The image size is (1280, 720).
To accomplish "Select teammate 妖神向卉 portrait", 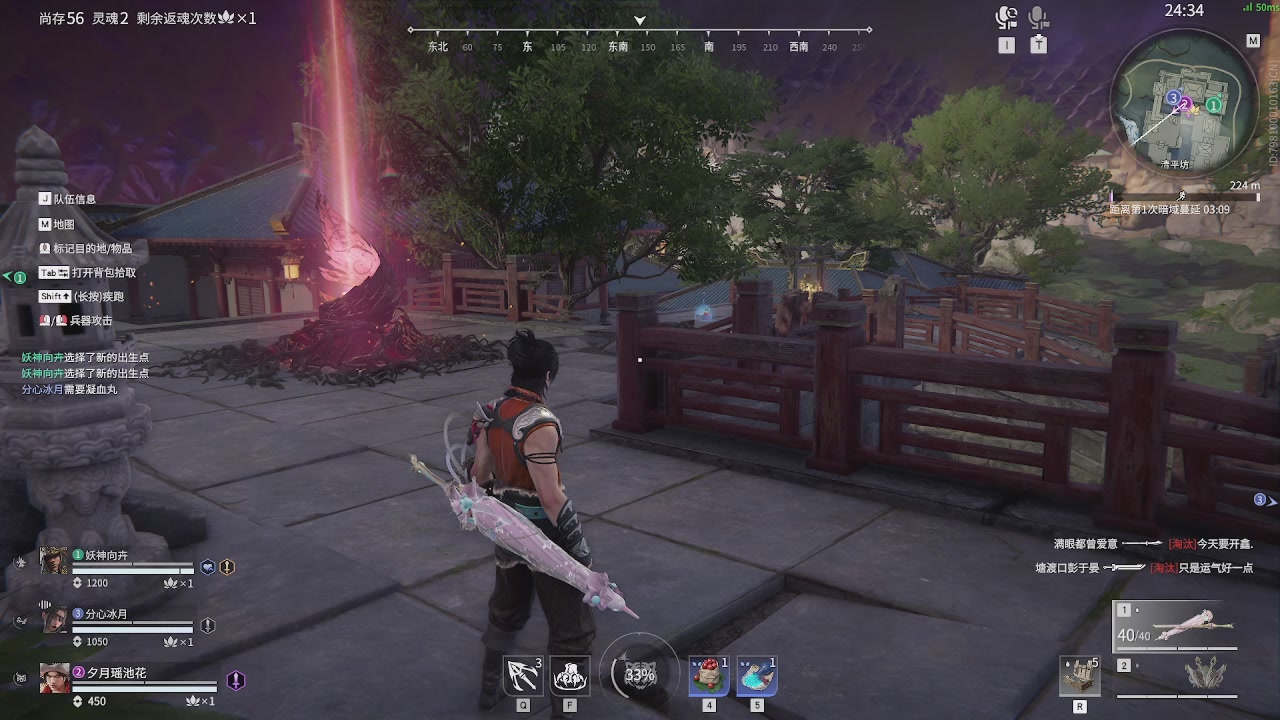I will (54, 561).
